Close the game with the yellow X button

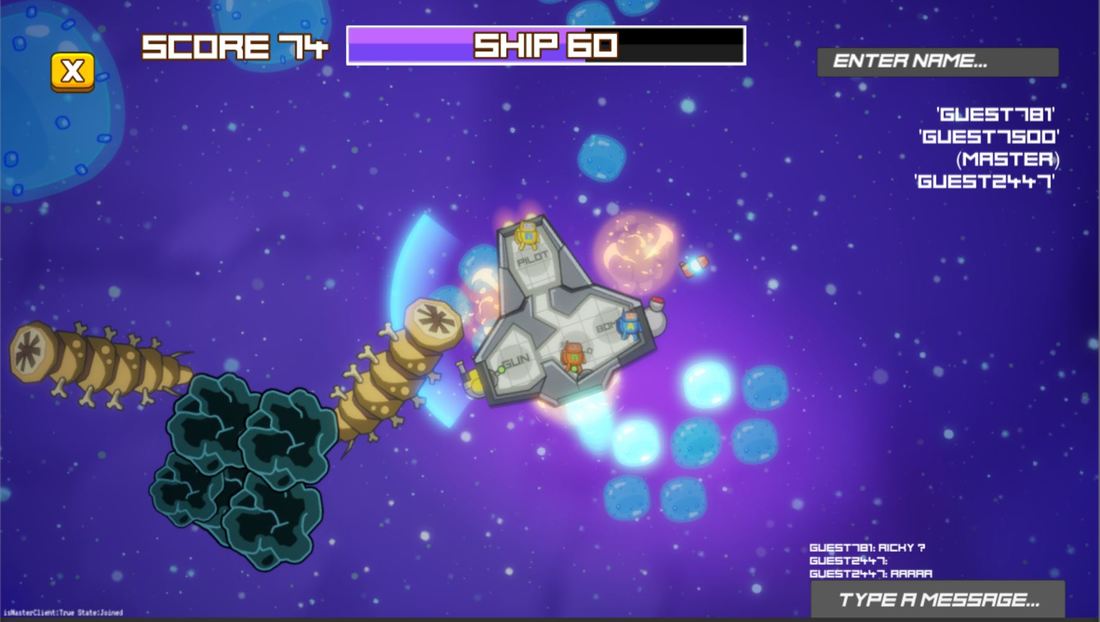coord(73,71)
